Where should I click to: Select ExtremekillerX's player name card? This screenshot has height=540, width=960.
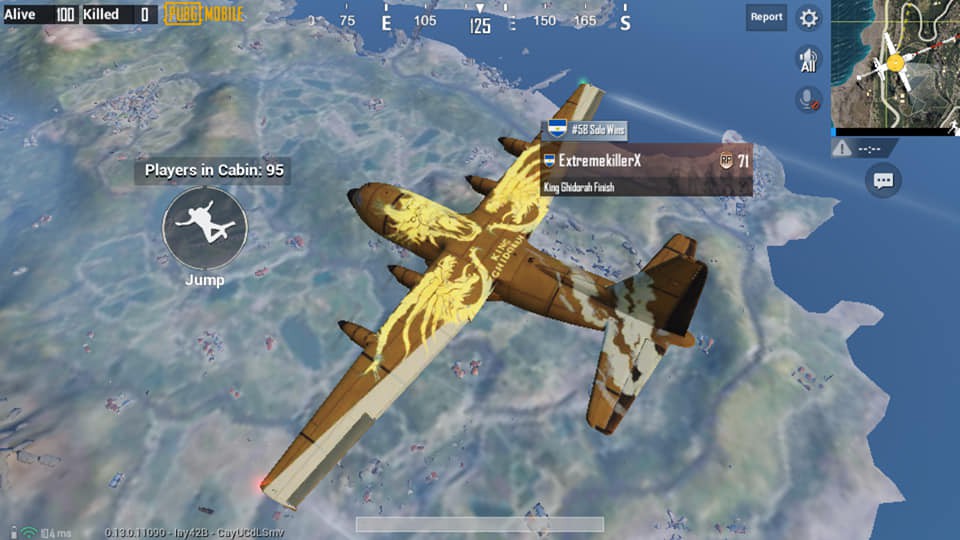(x=646, y=167)
